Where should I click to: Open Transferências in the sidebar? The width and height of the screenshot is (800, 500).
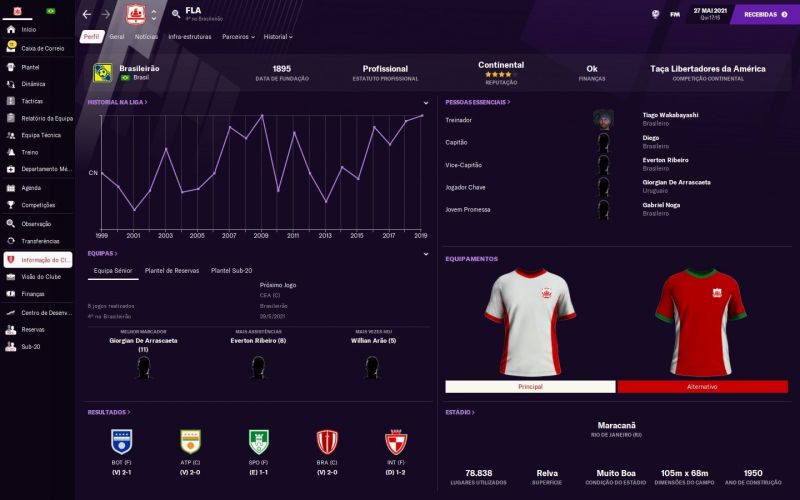(40, 241)
